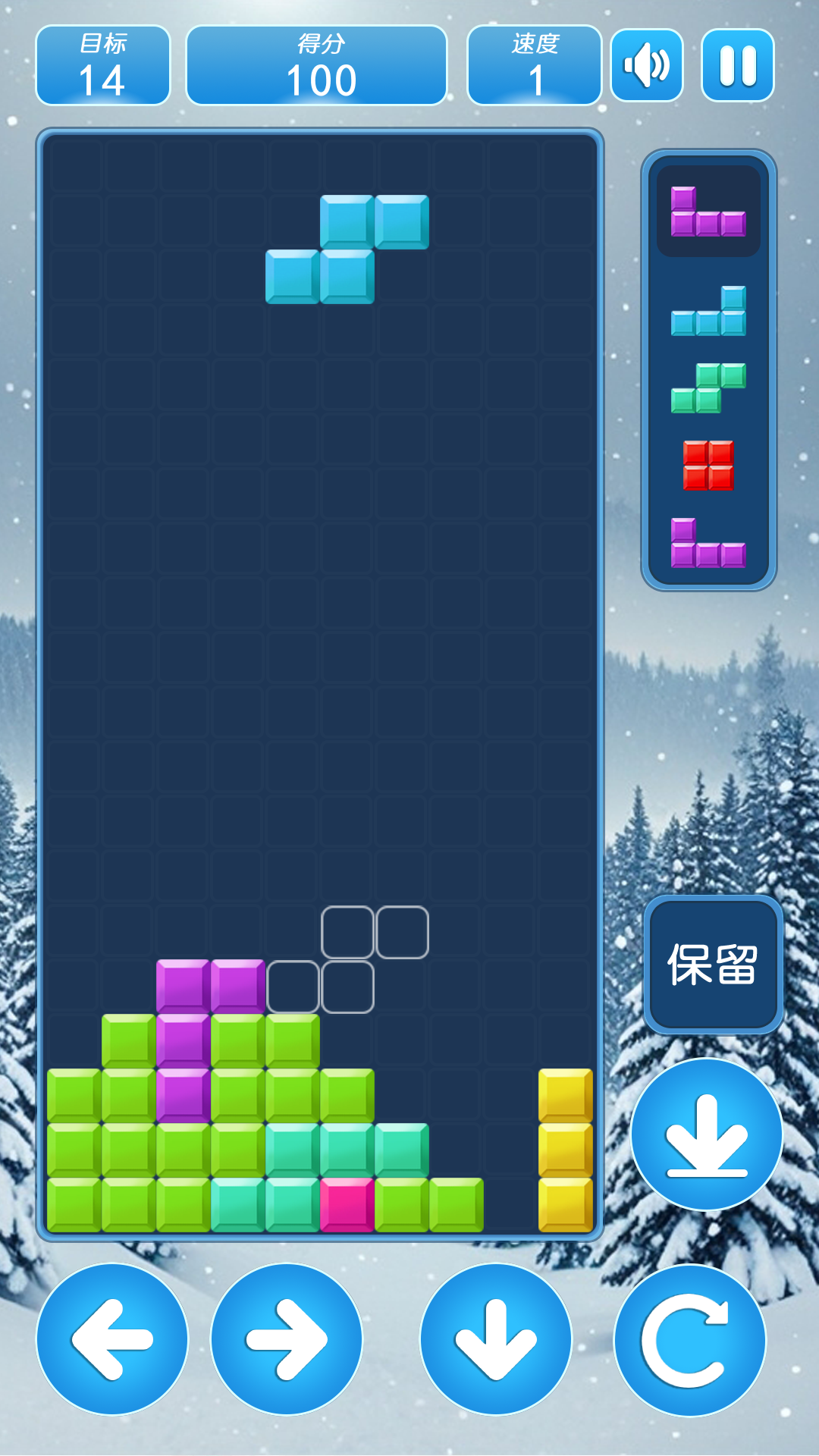Image resolution: width=819 pixels, height=1456 pixels.
Task: Move the piece left
Action: 112,1339
